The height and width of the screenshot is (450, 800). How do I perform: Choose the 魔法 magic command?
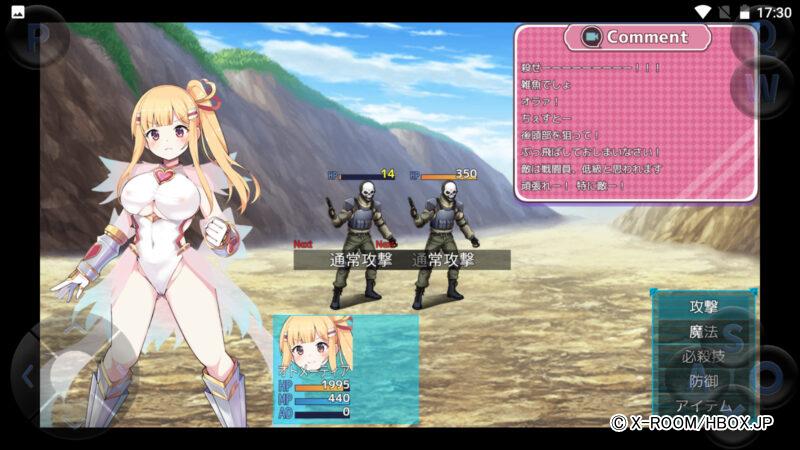pos(704,331)
